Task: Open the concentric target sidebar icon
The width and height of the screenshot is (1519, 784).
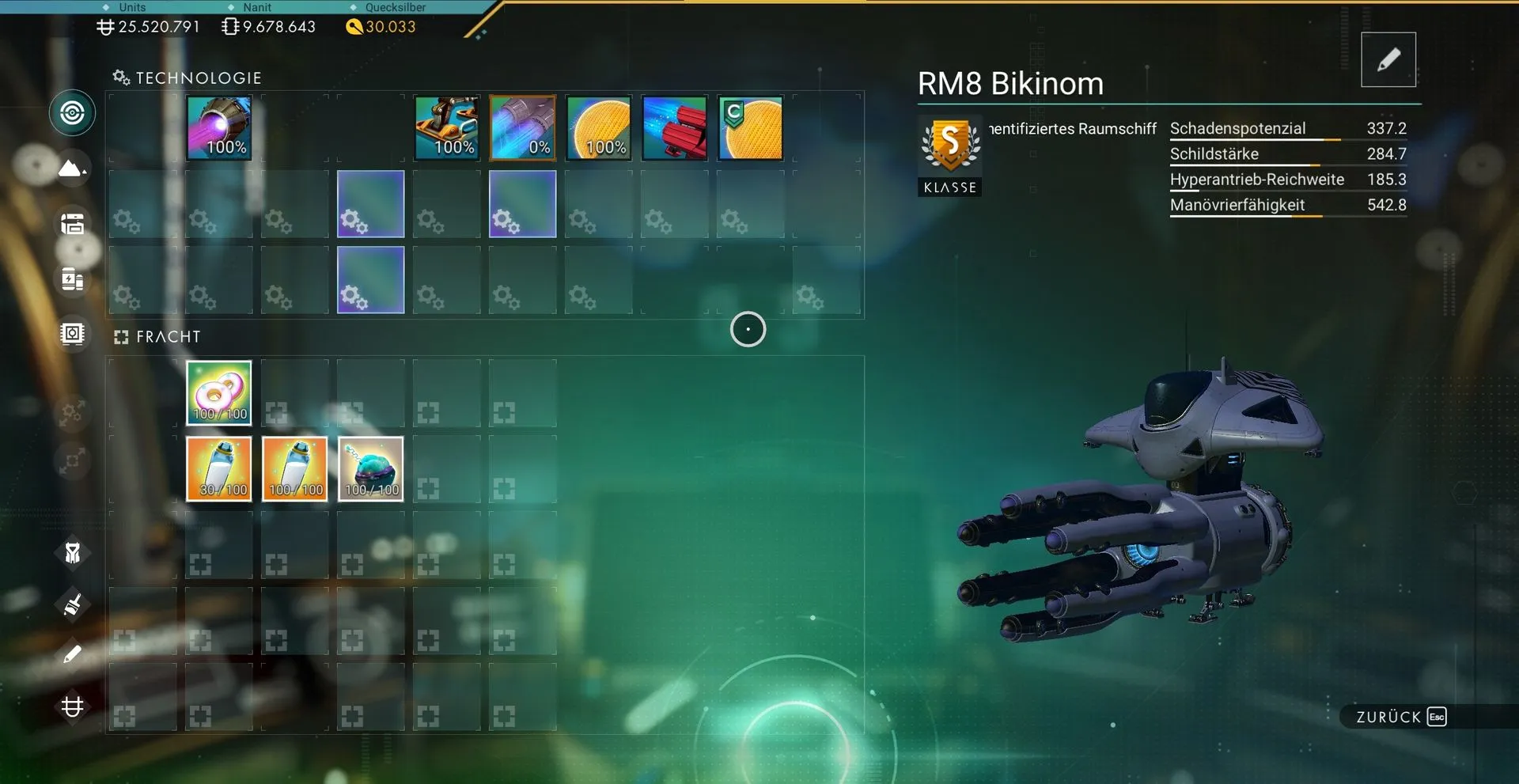Action: click(x=72, y=113)
